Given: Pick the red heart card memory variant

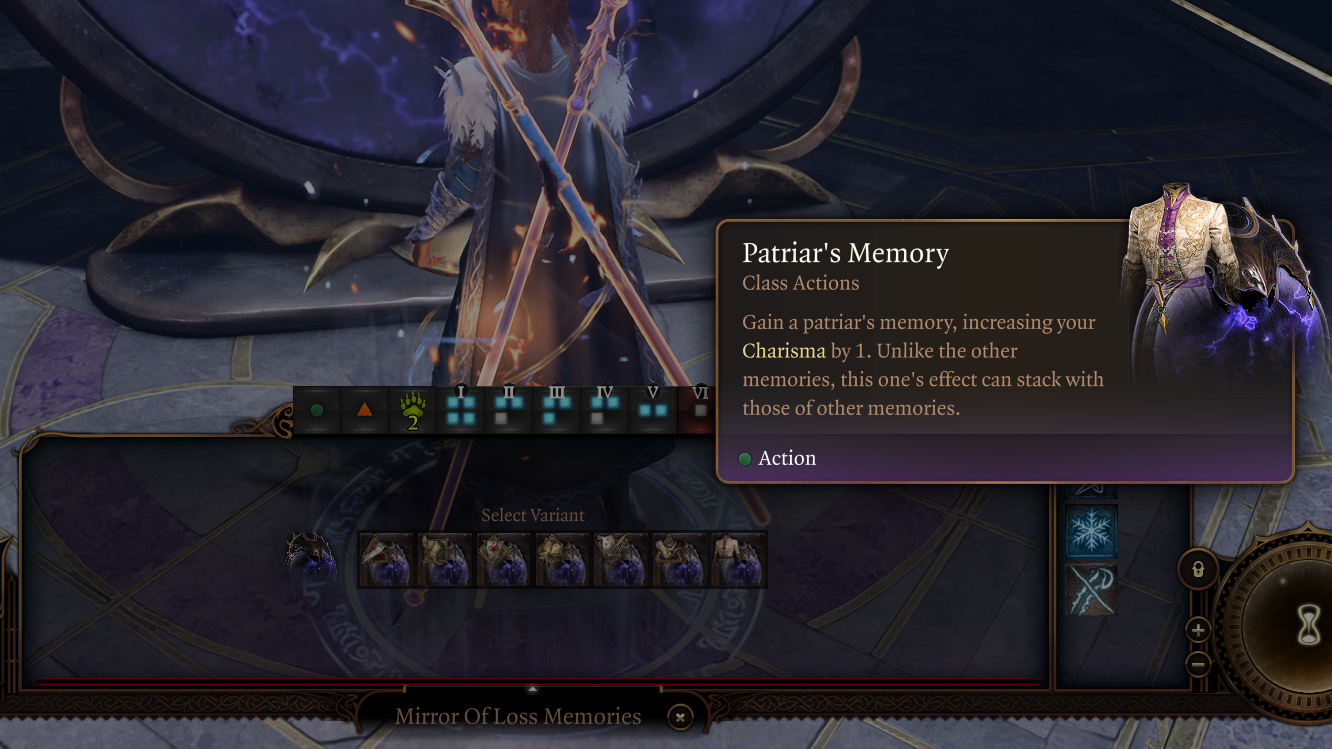Looking at the screenshot, I should point(504,560).
